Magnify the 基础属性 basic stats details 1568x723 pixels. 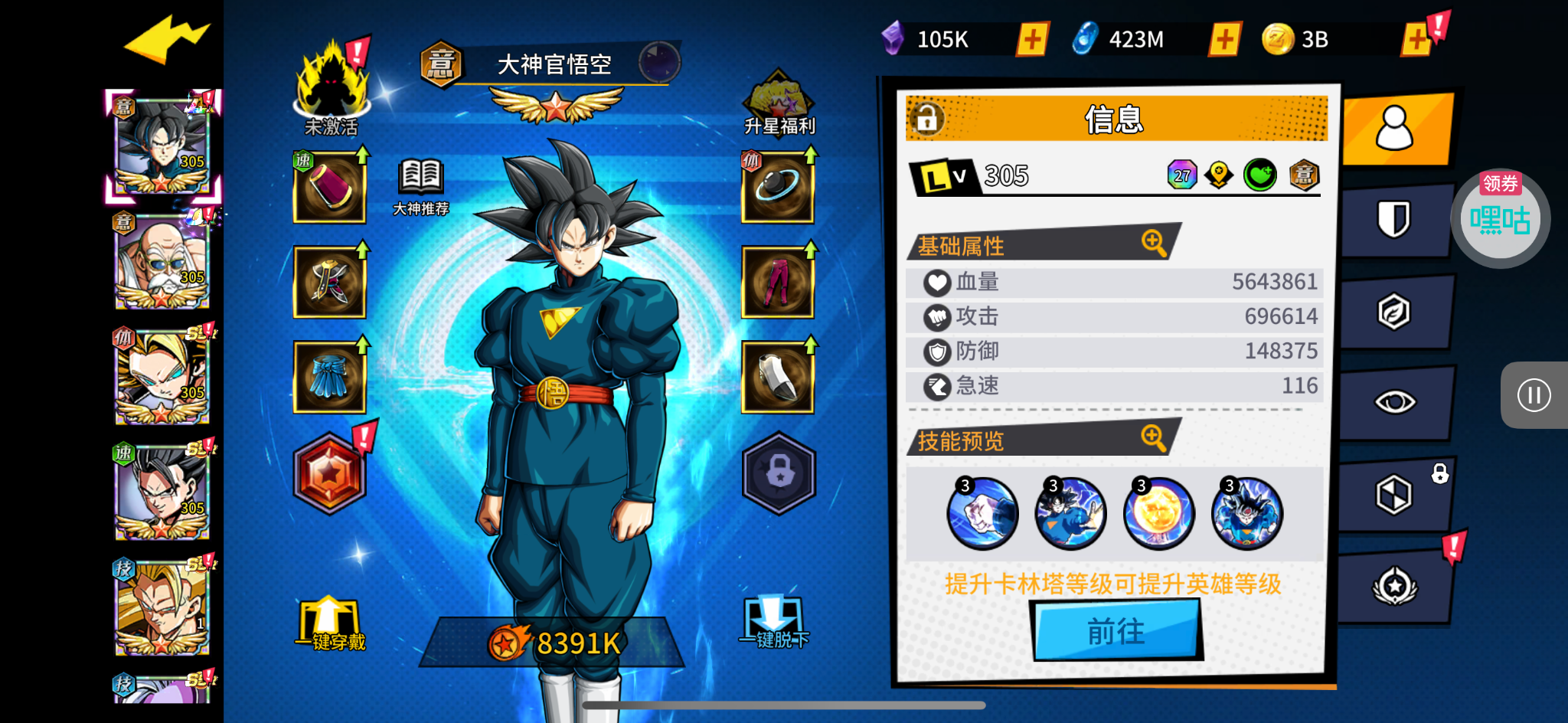tap(1153, 243)
